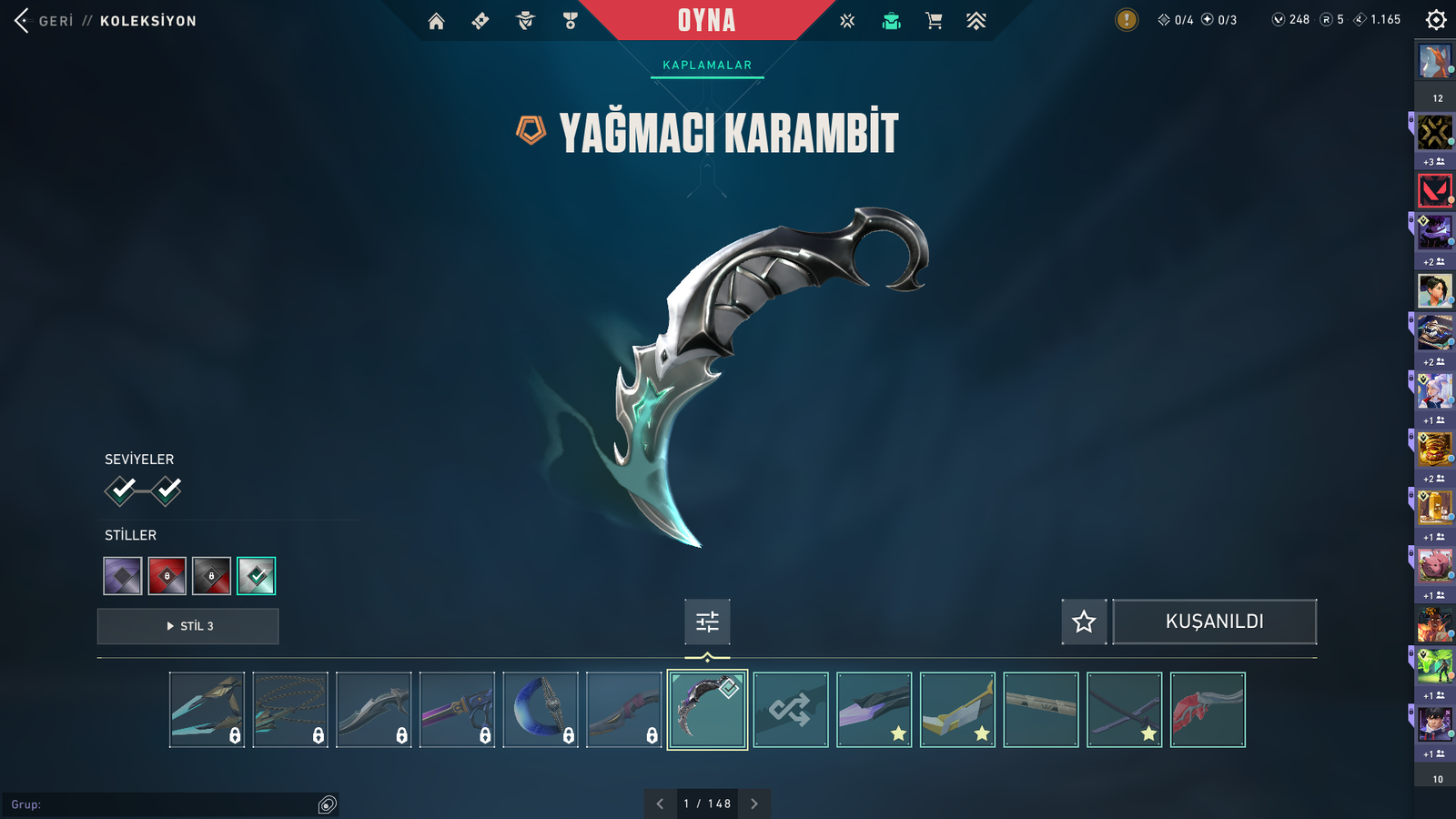Toggle the favorite star button
The image size is (1456, 819).
tap(1084, 622)
